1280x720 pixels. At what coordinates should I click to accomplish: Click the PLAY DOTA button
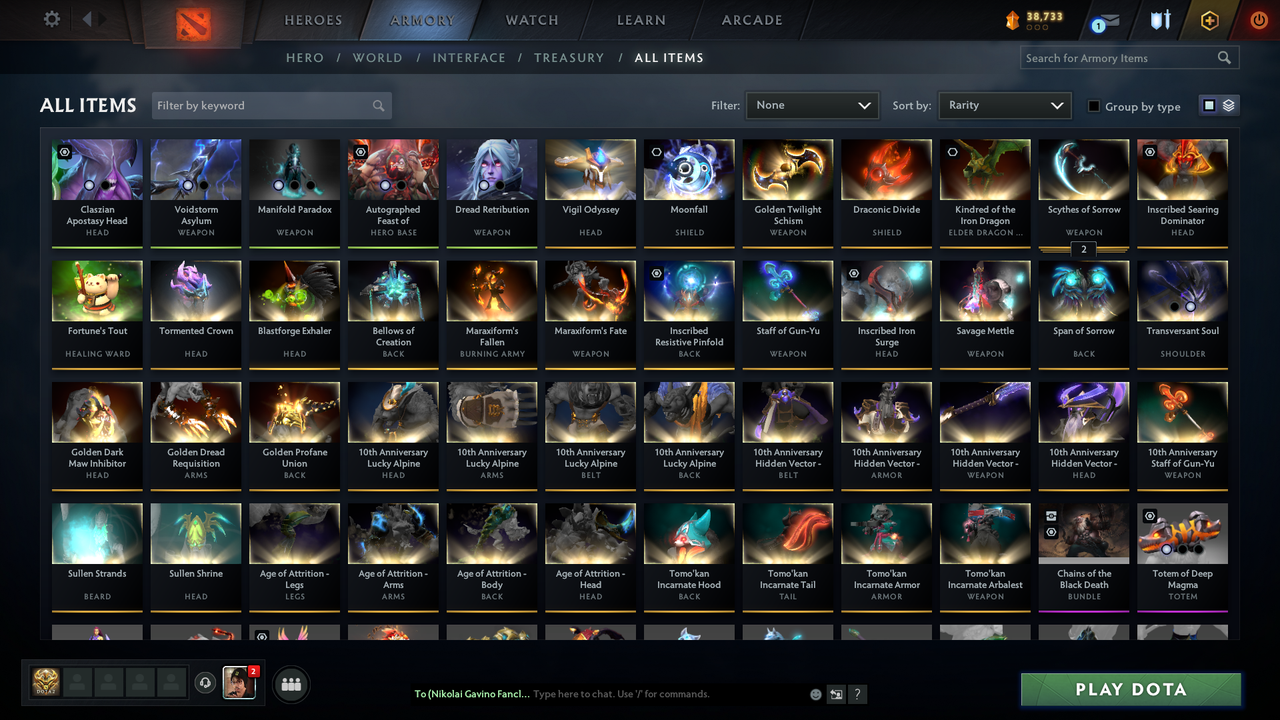coord(1130,690)
